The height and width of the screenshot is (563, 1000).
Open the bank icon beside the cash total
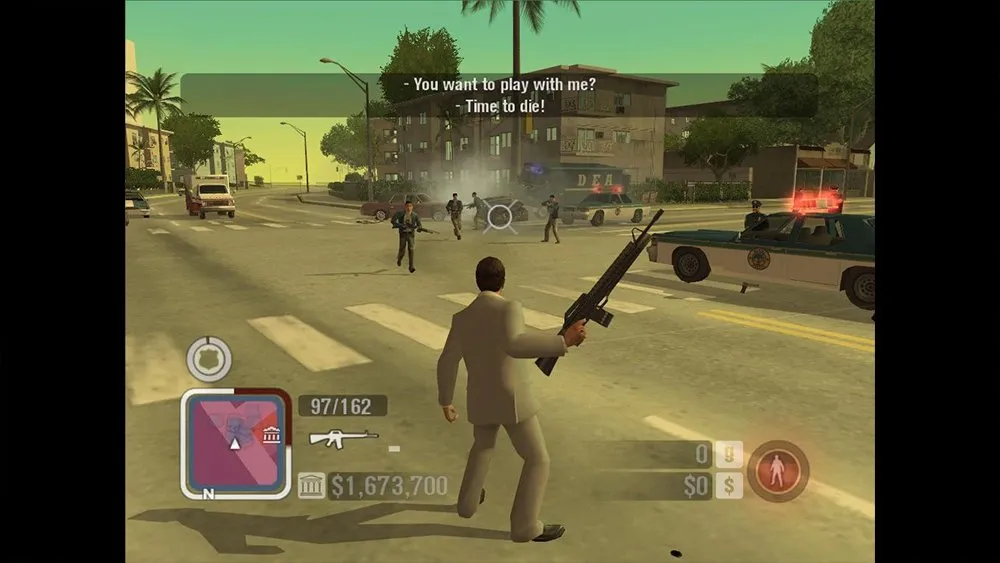[312, 487]
